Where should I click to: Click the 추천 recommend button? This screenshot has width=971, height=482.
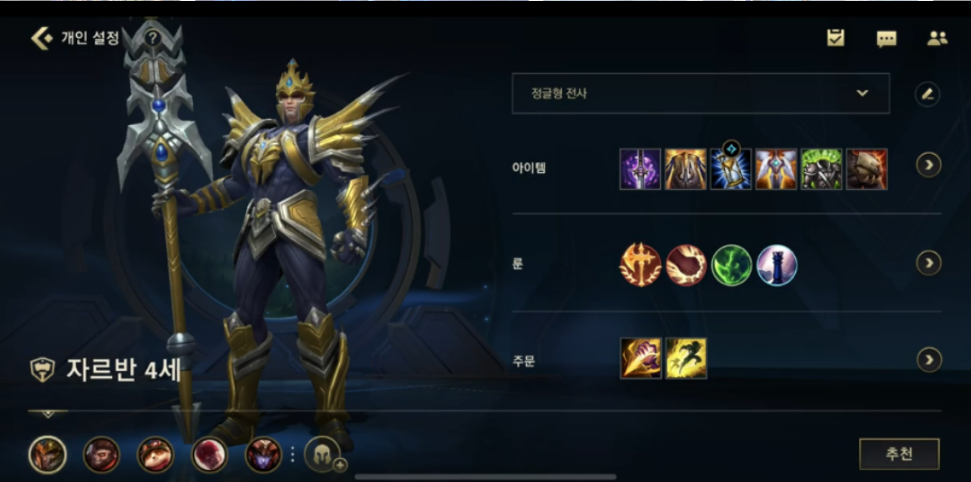pyautogui.click(x=899, y=453)
